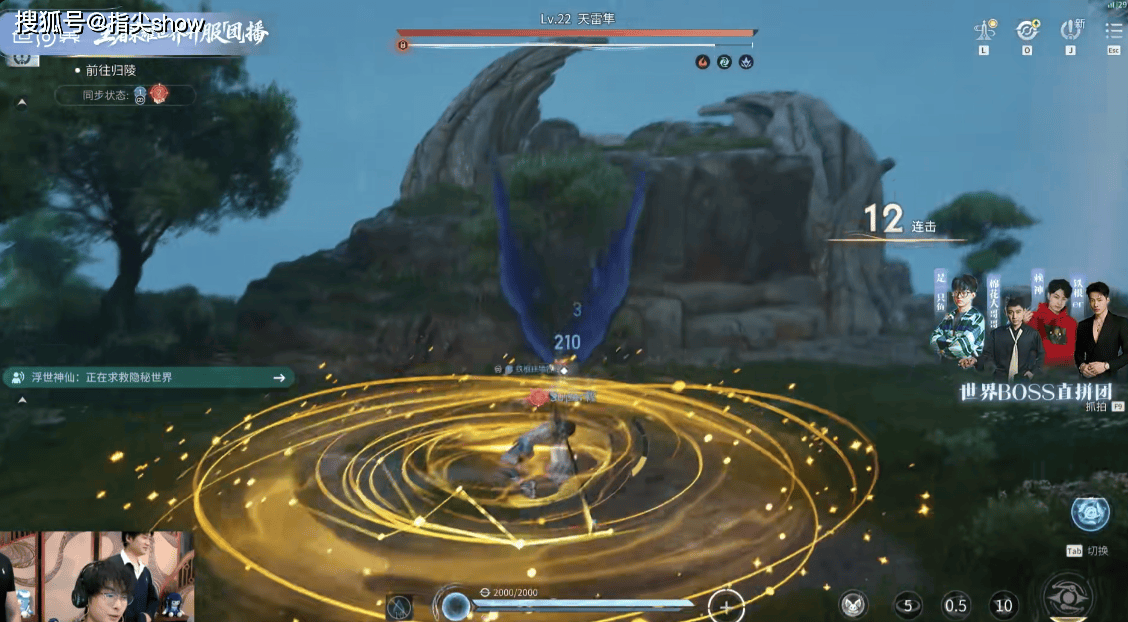The width and height of the screenshot is (1128, 622).
Task: Collapse the notification panel below the 浮世神仙 banner
Action: point(22,399)
